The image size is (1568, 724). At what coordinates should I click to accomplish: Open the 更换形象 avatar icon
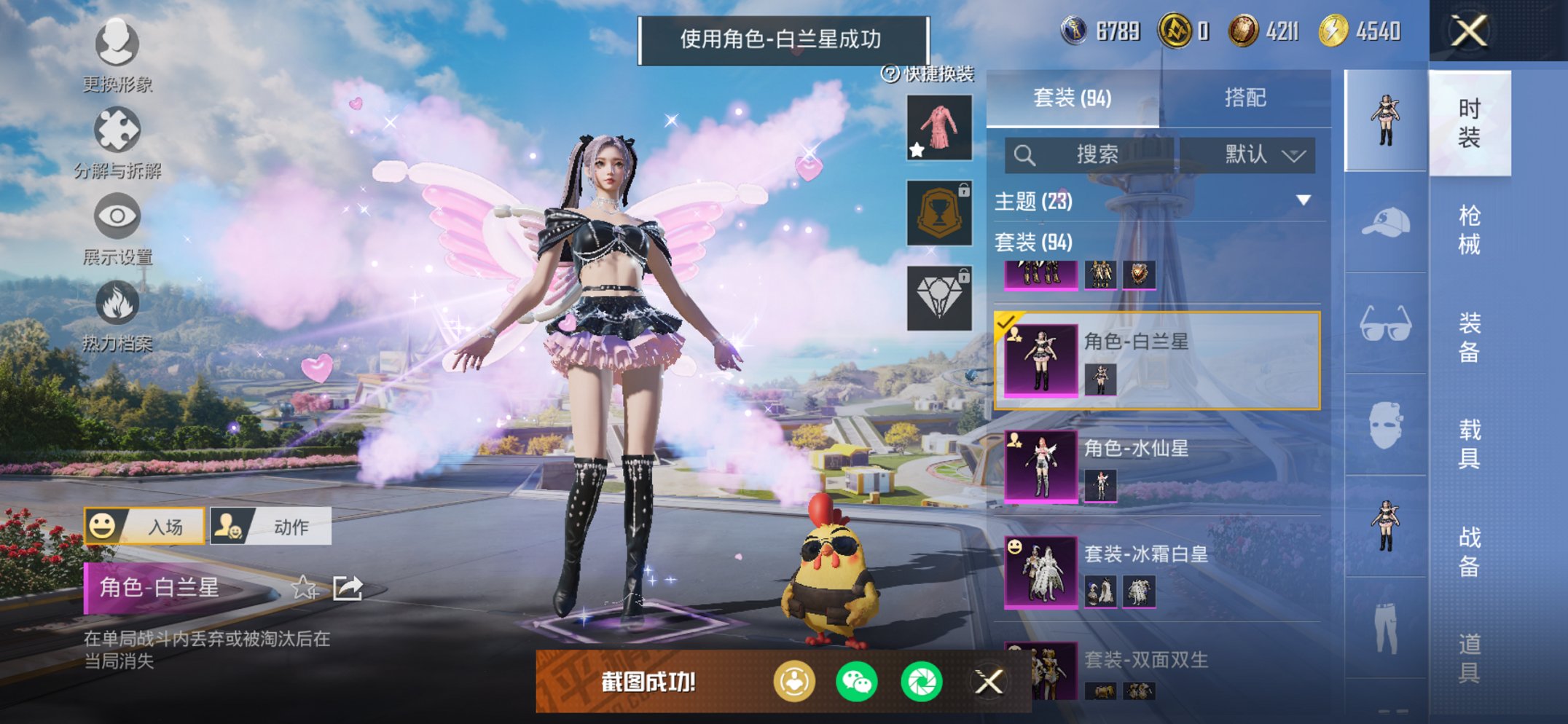pyautogui.click(x=117, y=45)
